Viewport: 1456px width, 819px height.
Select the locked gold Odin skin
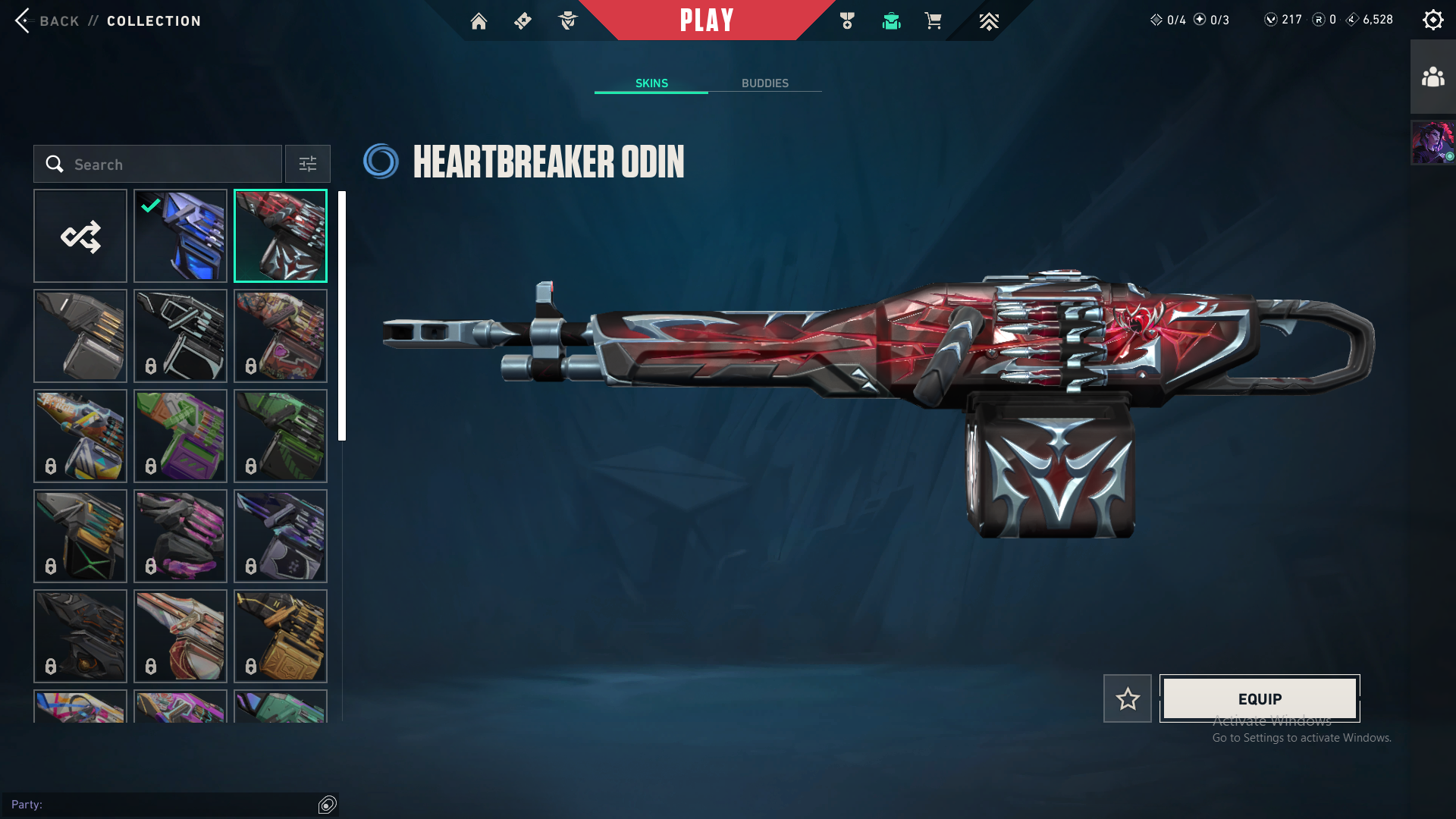click(x=281, y=636)
